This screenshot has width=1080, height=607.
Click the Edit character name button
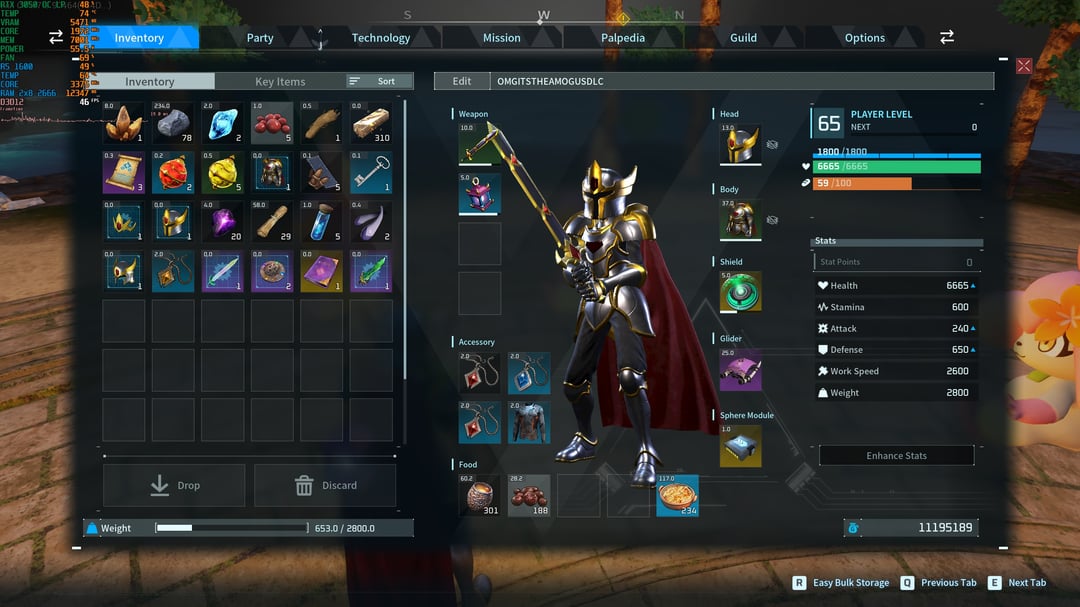[x=462, y=81]
